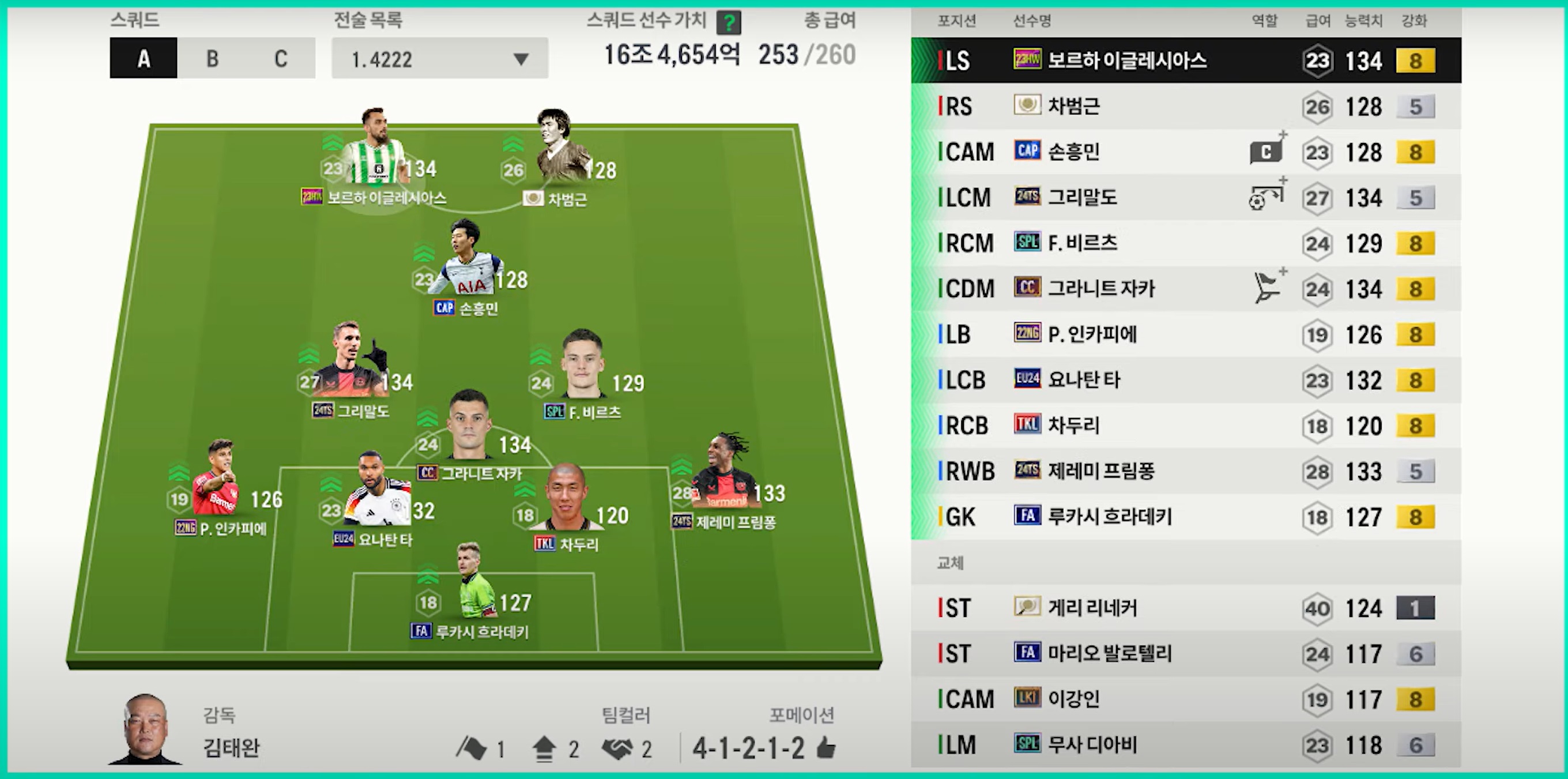Select the RCB 차두리 list row
The width and height of the screenshot is (1568, 779).
pyautogui.click(x=1186, y=426)
